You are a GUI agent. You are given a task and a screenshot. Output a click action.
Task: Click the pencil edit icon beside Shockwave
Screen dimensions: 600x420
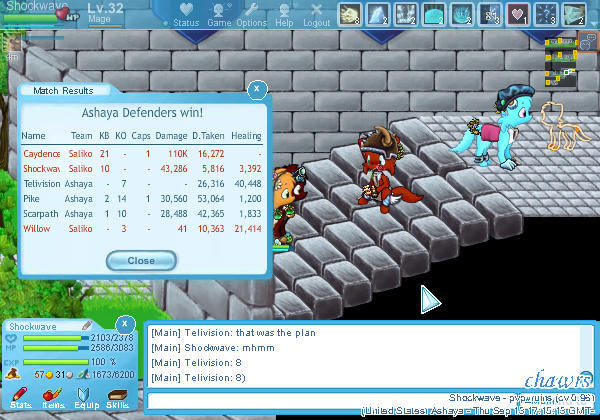point(86,326)
